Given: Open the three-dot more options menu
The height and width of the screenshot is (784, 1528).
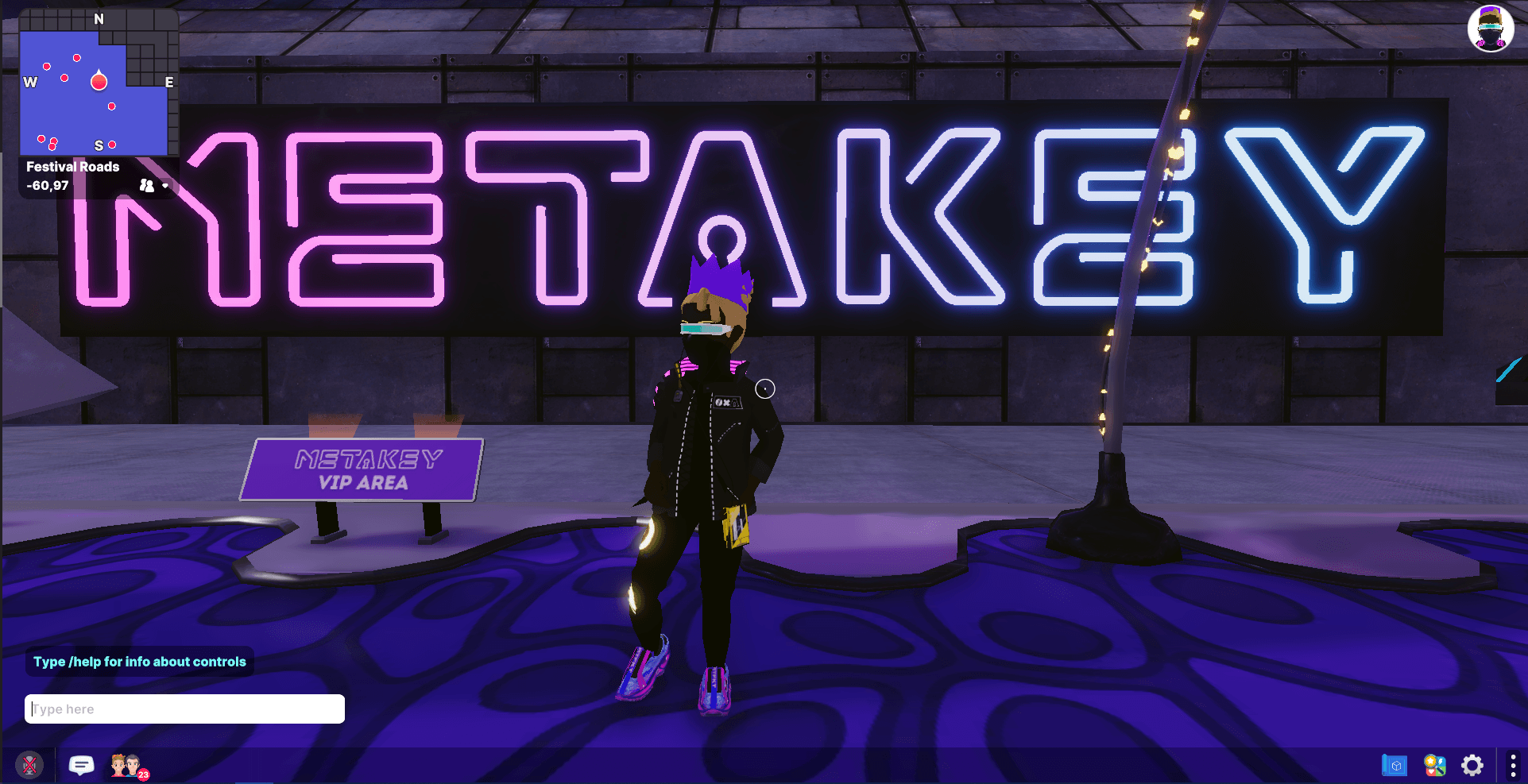Looking at the screenshot, I should (x=1512, y=765).
